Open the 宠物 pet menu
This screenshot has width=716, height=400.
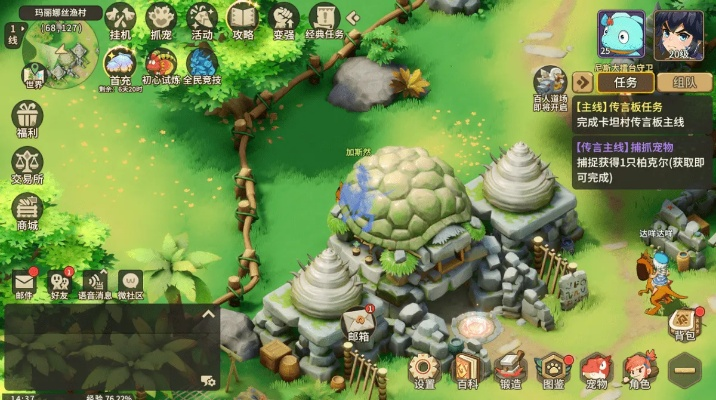click(x=596, y=369)
